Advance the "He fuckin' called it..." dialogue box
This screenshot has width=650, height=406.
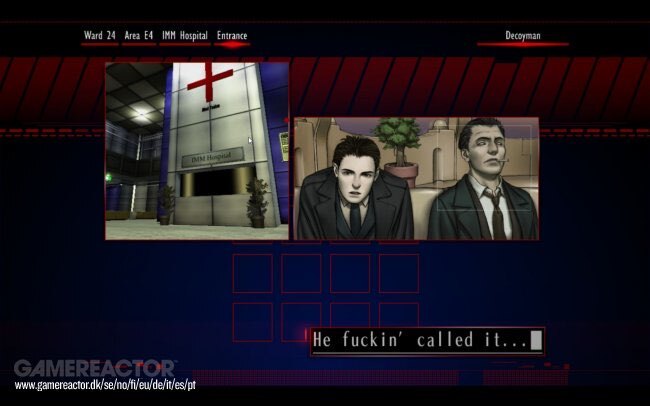pos(427,341)
